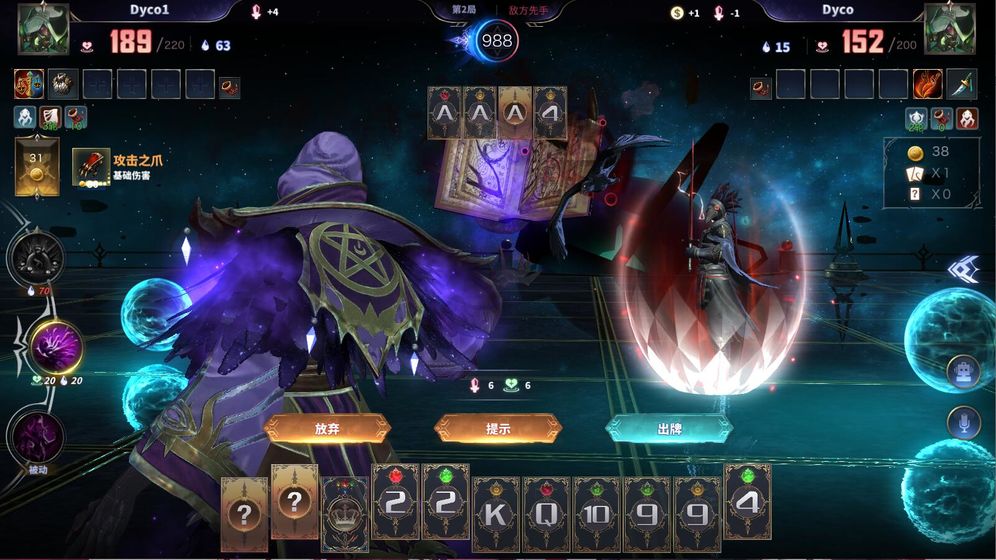Toggle the microphone voice button
Screen dimensions: 996x560
tap(964, 423)
